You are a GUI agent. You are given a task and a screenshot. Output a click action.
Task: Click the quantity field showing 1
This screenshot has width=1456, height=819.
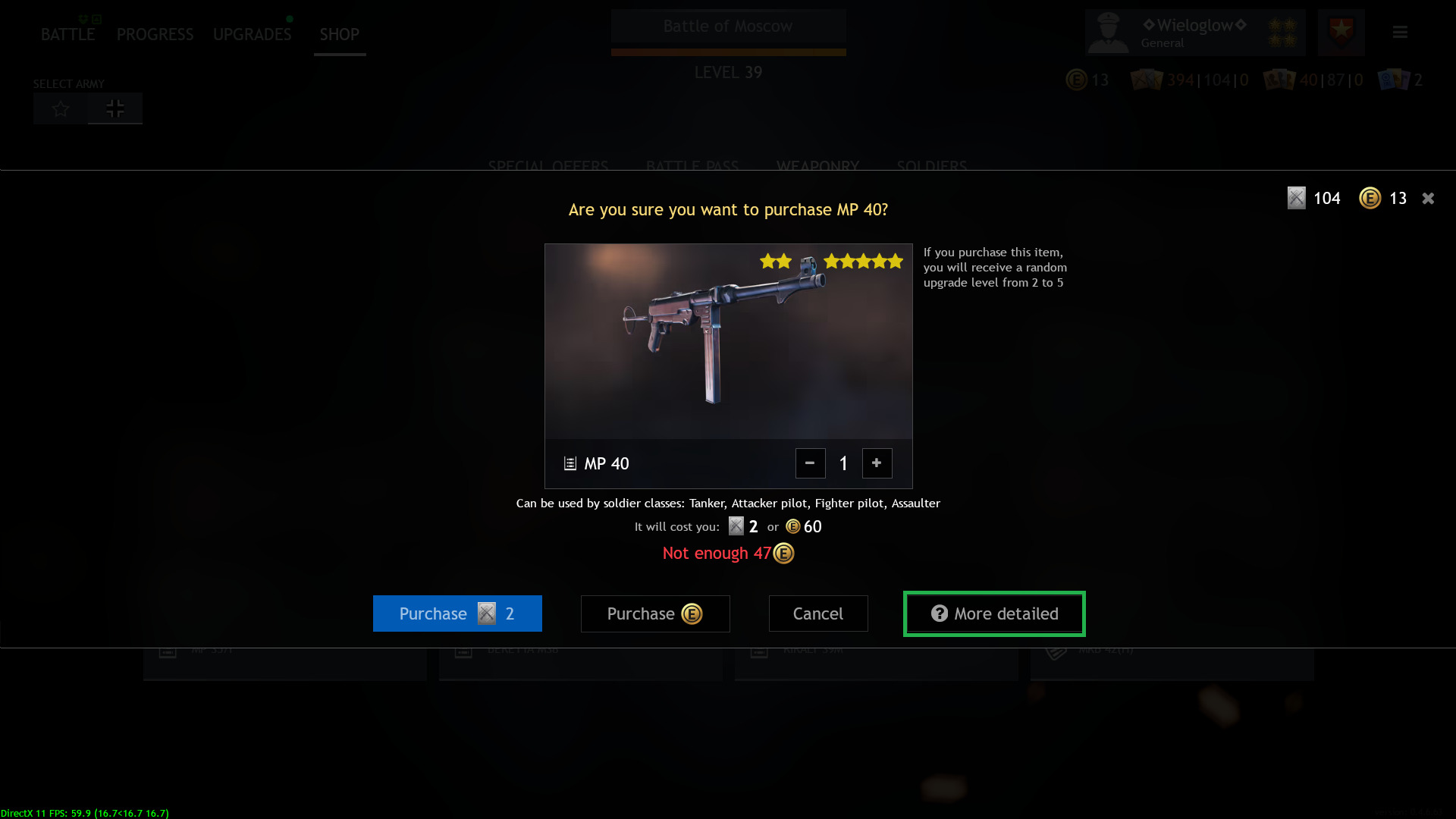tap(843, 463)
